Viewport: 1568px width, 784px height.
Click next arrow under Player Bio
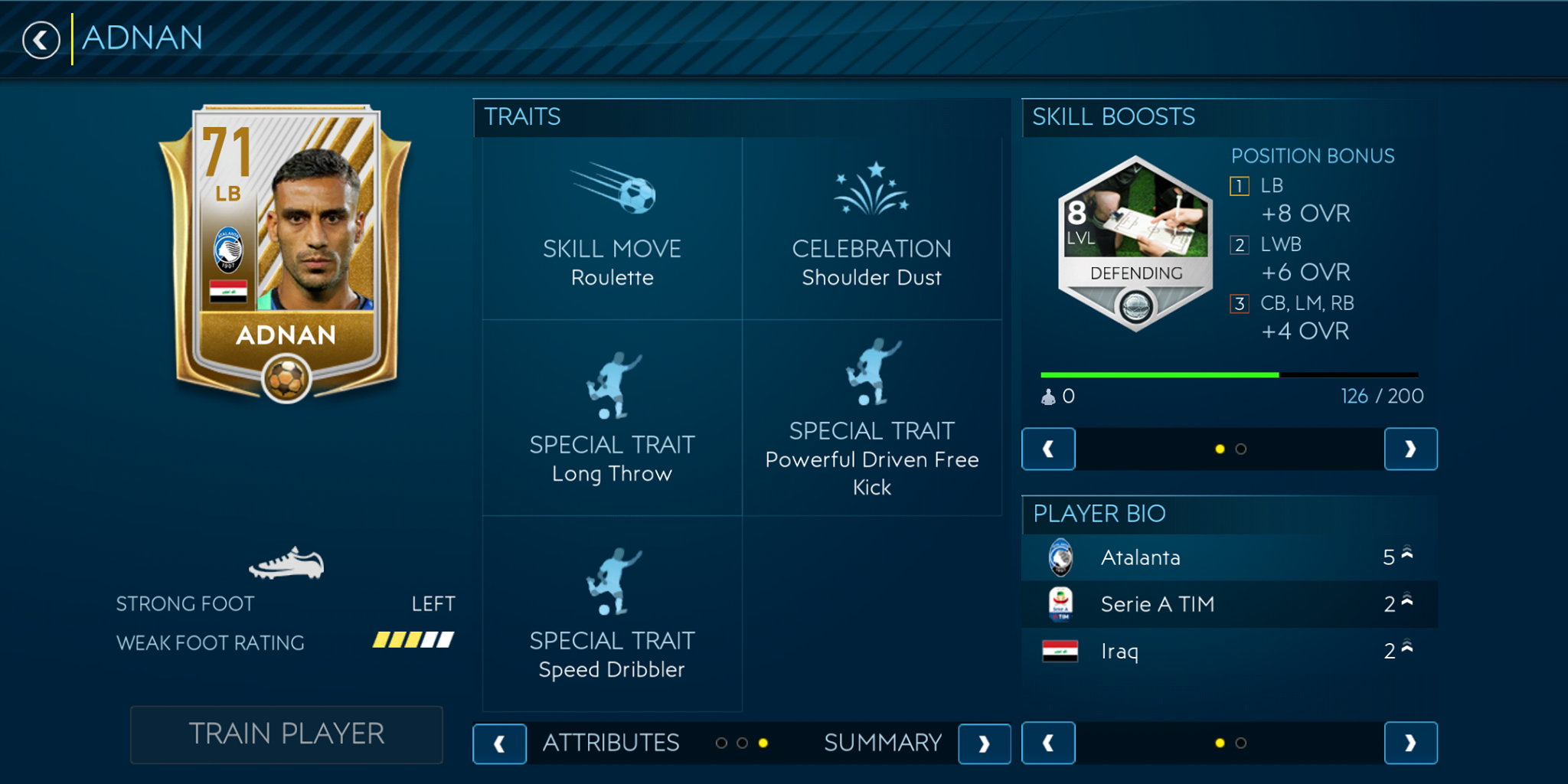(1410, 743)
